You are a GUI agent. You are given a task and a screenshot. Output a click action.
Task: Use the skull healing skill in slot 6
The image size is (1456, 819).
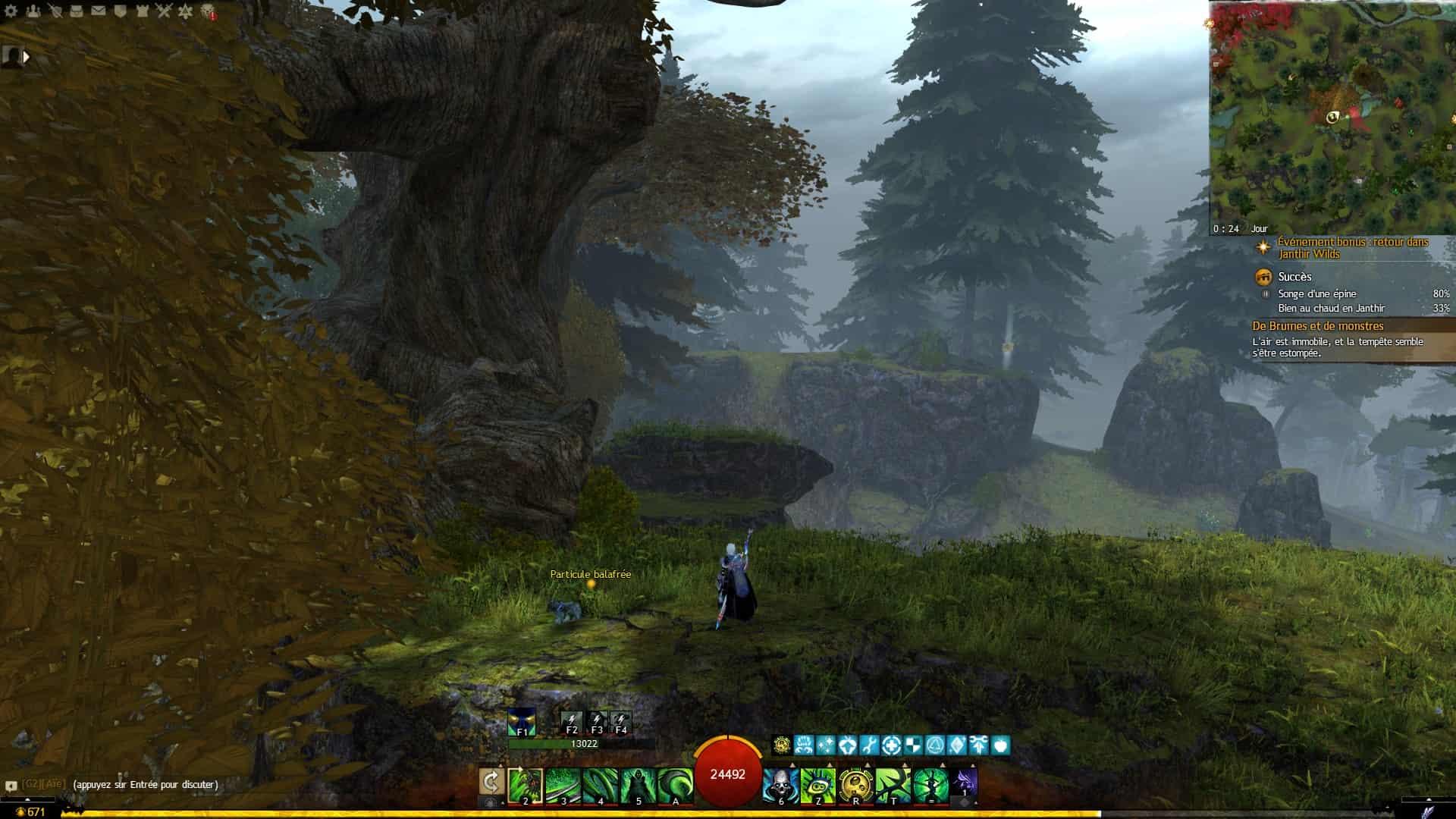pyautogui.click(x=780, y=785)
